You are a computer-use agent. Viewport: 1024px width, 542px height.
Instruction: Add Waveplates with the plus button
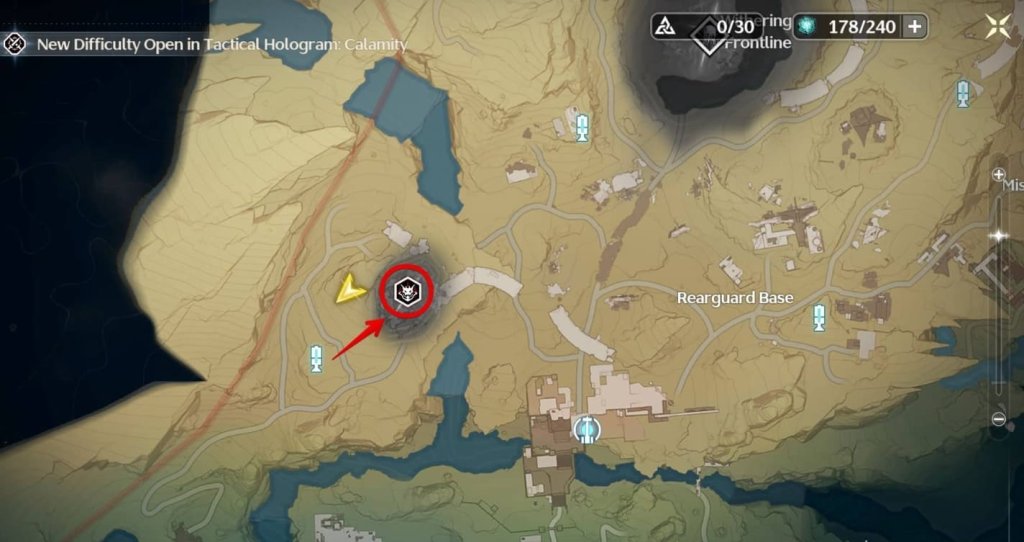[x=914, y=27]
